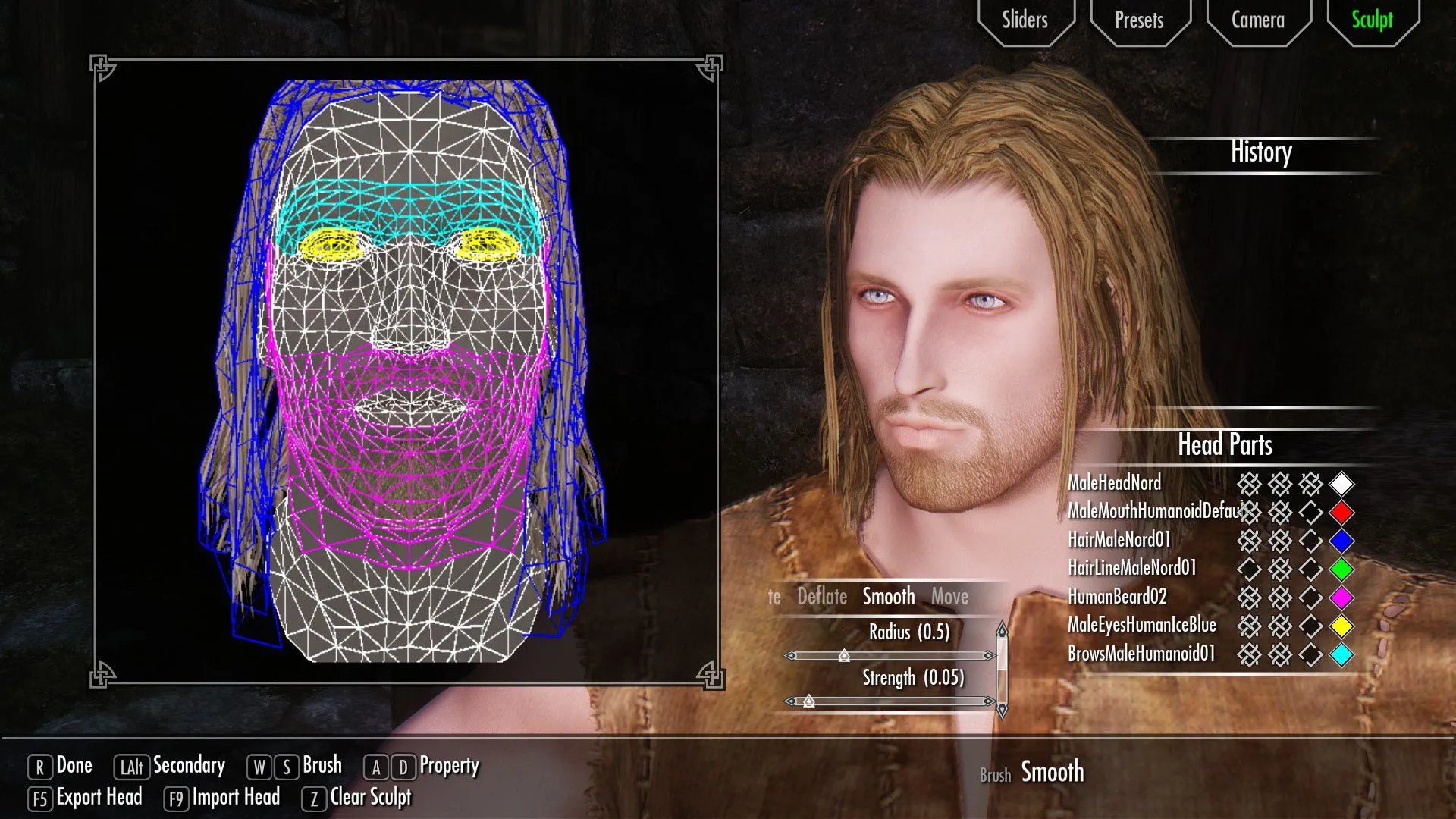1456x819 pixels.
Task: Pick the HairMaleNord01 head part
Action: (x=1119, y=540)
